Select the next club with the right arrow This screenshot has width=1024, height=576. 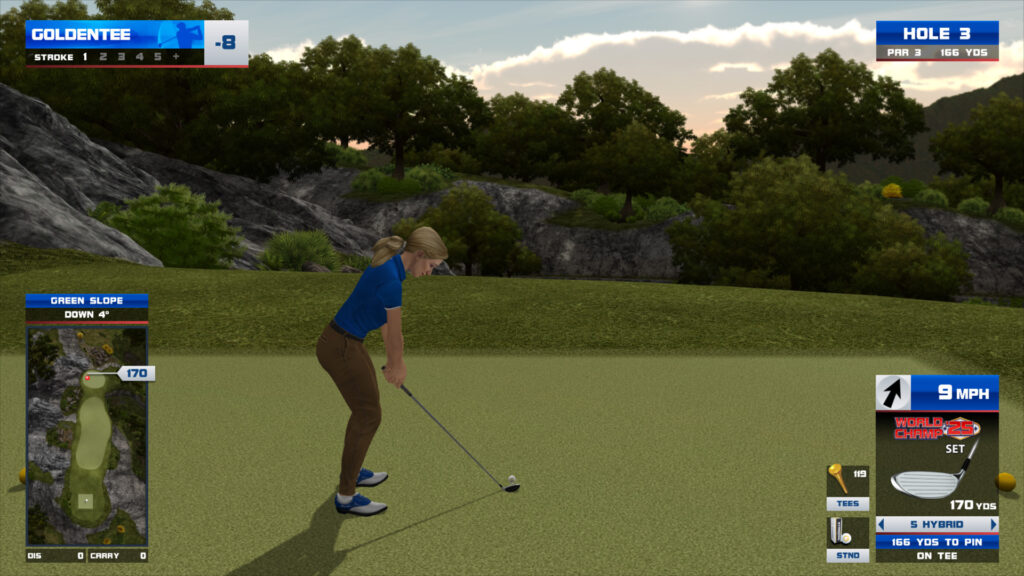click(994, 524)
